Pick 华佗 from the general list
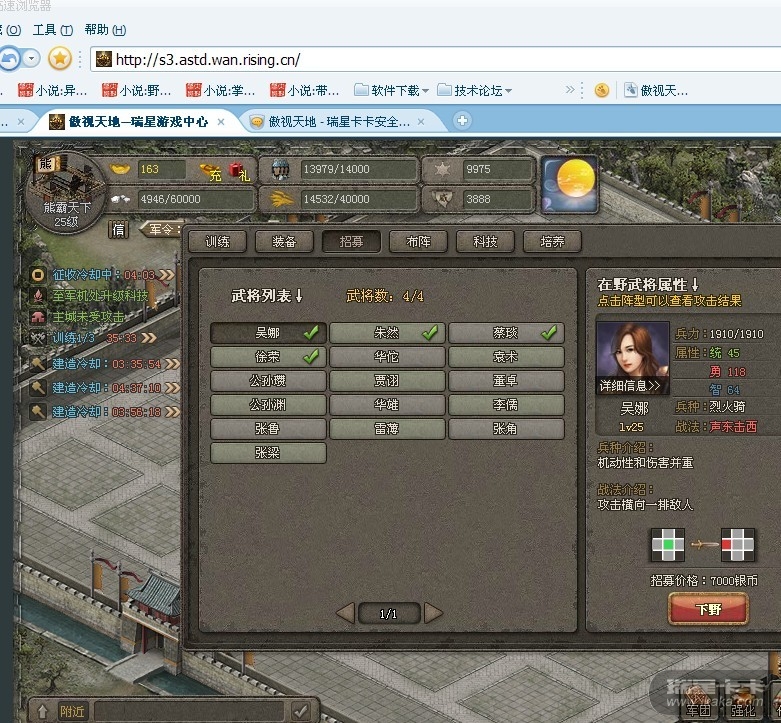 pyautogui.click(x=387, y=357)
